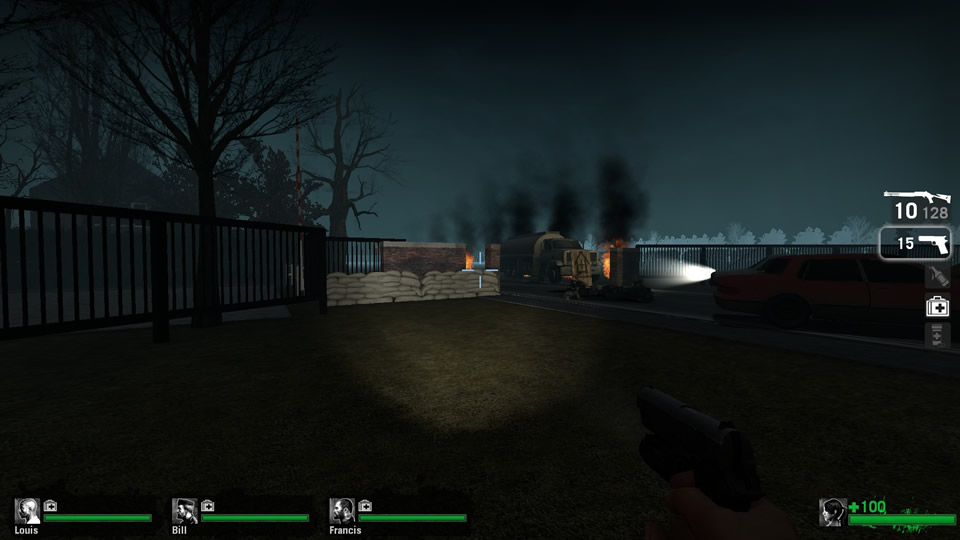Image resolution: width=960 pixels, height=540 pixels.
Task: Select Bill's teammate portrait
Action: [184, 511]
